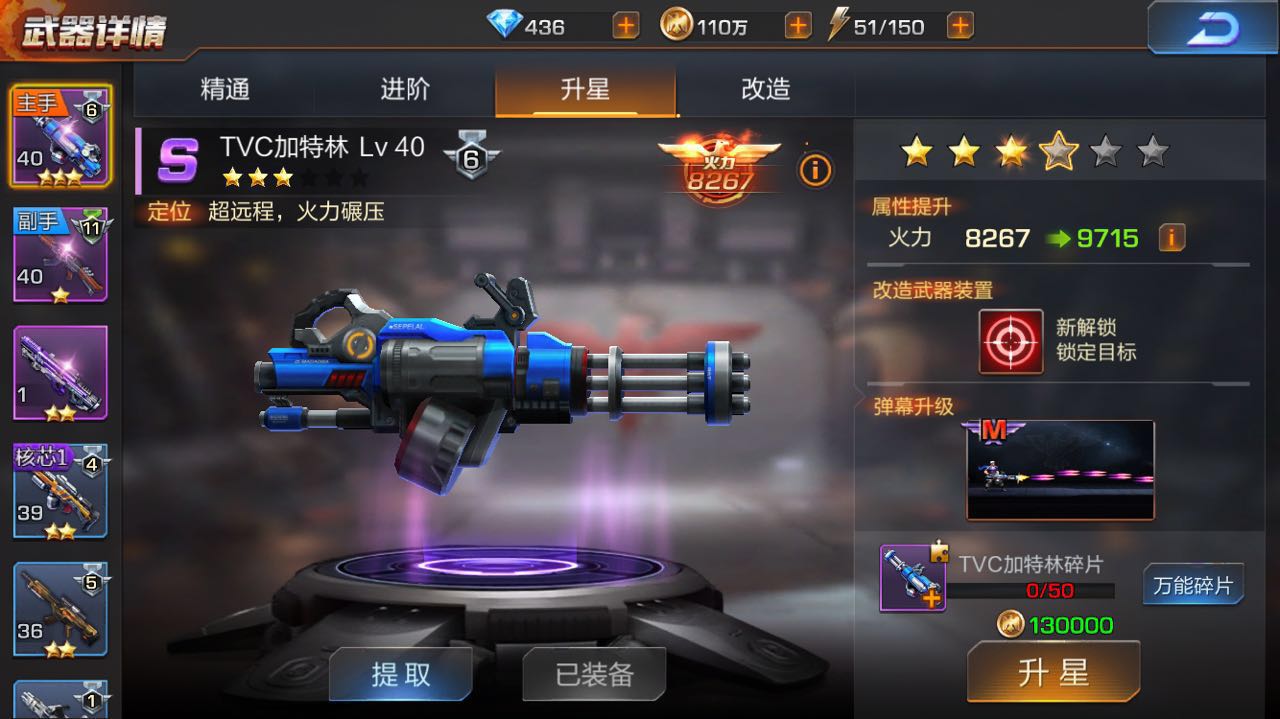
Task: Select the 核心1 core weapon slot
Action: (60, 492)
